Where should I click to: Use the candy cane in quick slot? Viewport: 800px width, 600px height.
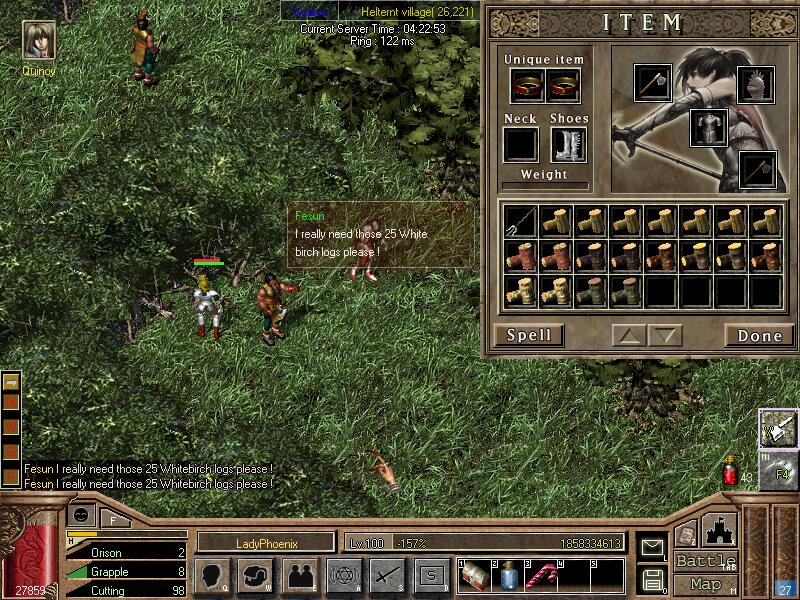tap(542, 575)
